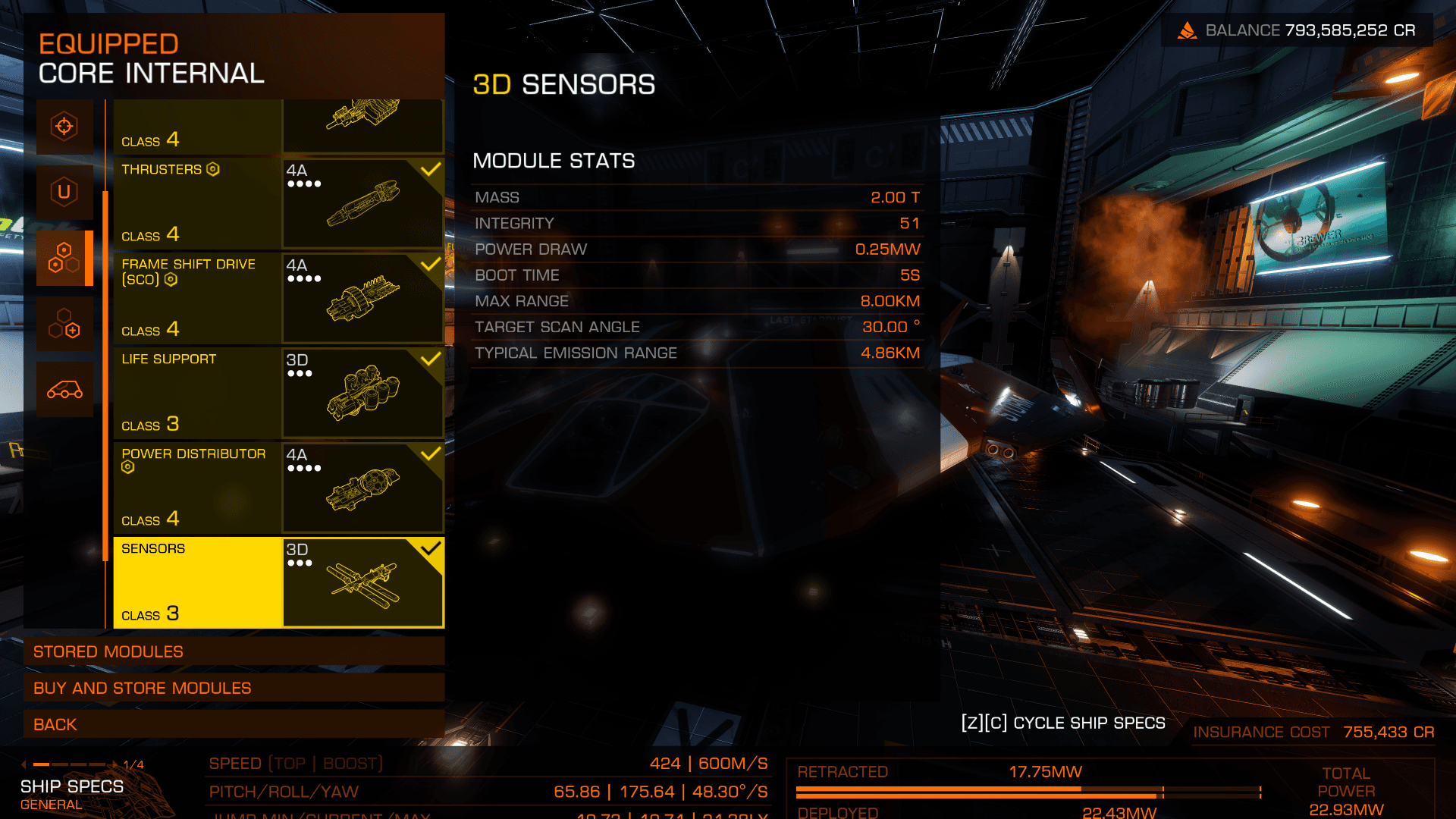
Task: Switch to optional internal hexagon-plus category
Action: pyautogui.click(x=64, y=324)
